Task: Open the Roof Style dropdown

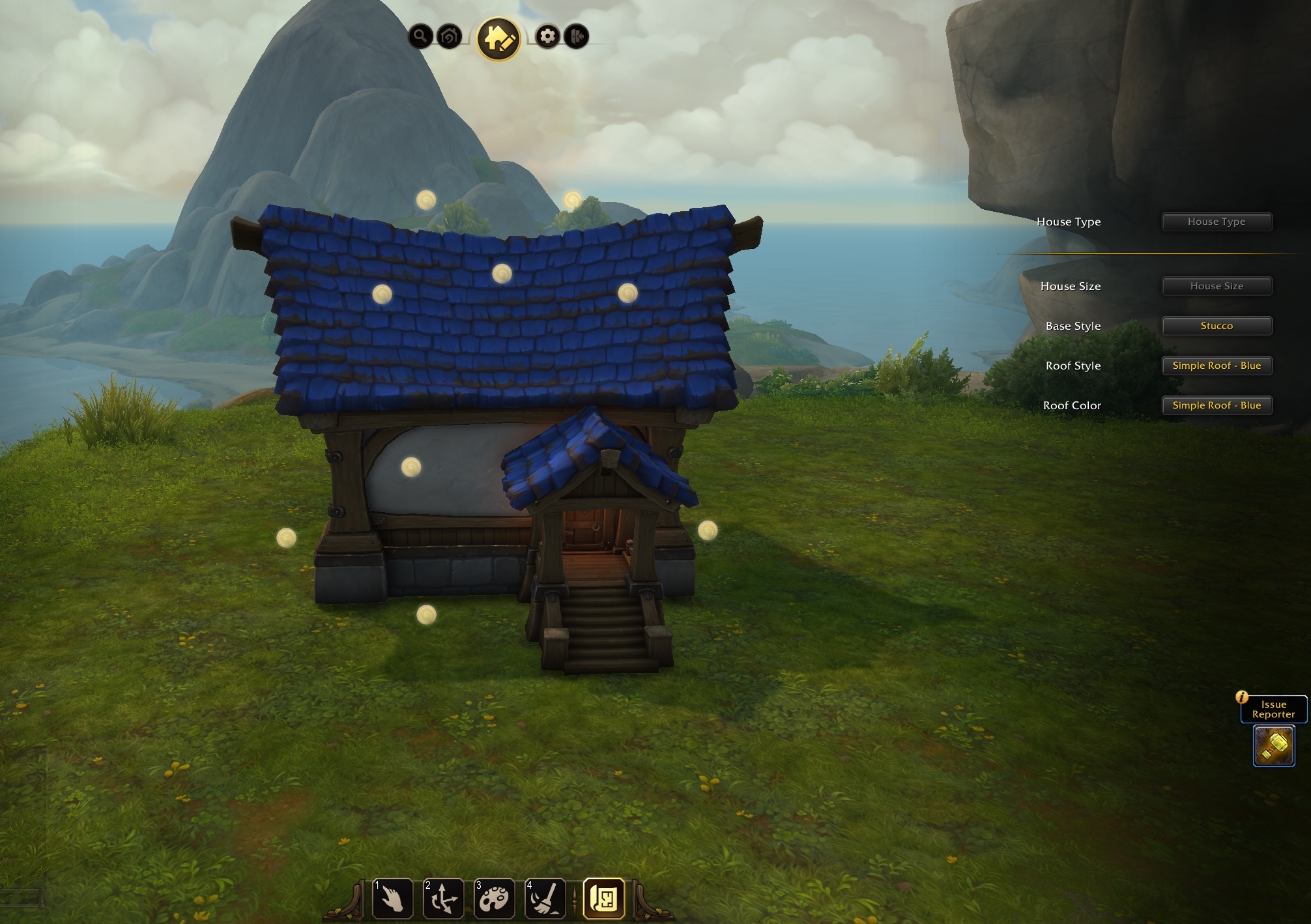Action: pyautogui.click(x=1216, y=366)
